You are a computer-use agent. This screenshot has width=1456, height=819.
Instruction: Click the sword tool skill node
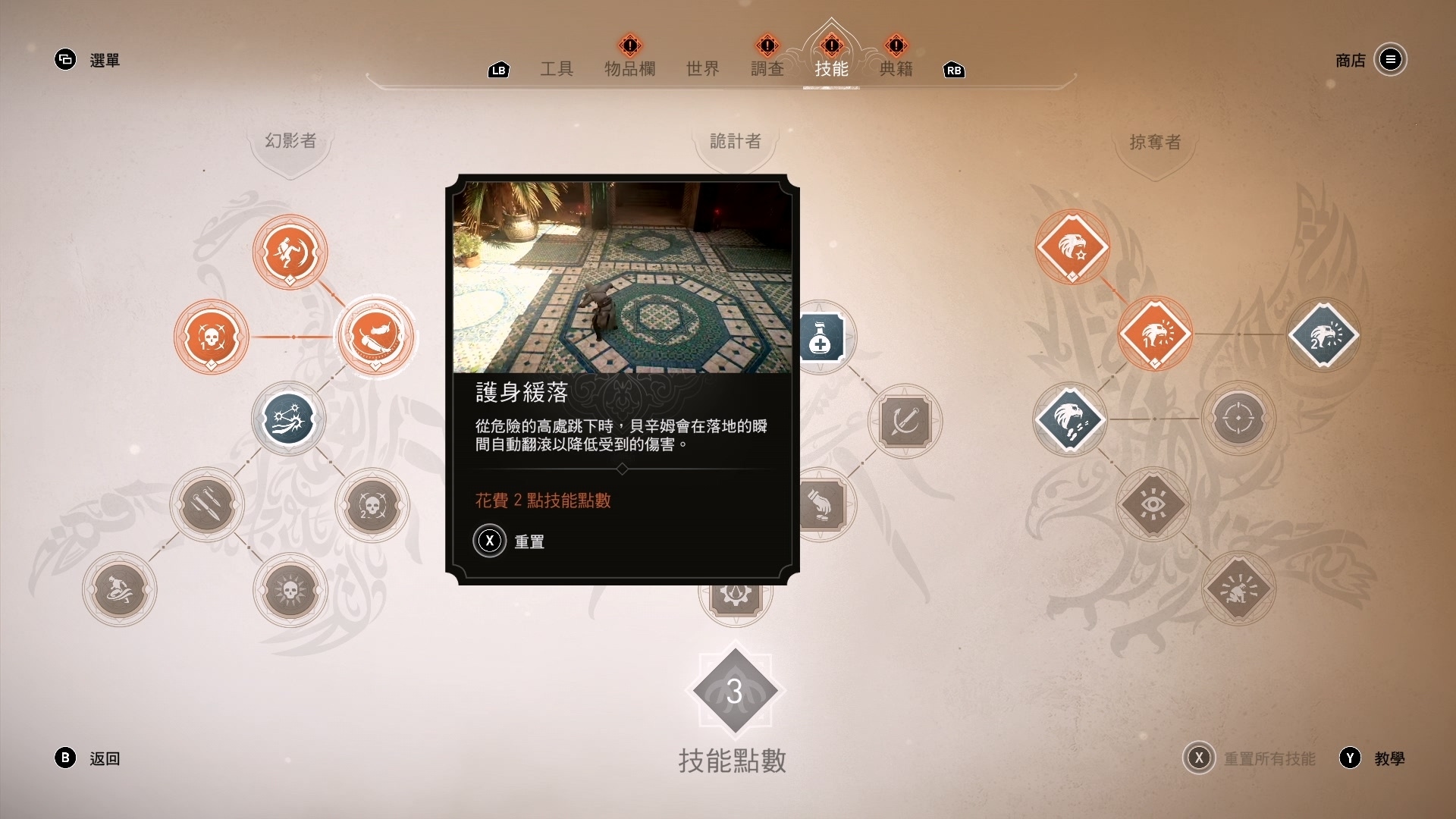pyautogui.click(x=907, y=422)
